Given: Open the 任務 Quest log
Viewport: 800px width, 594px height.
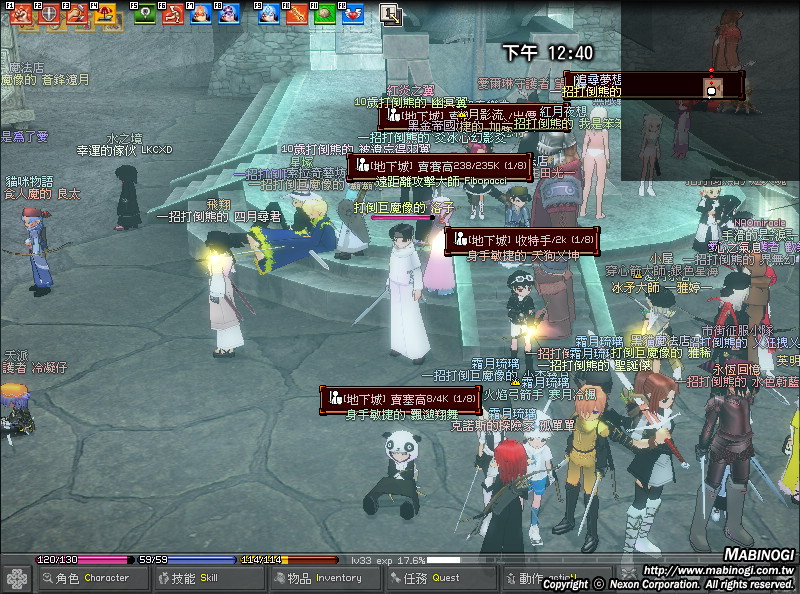Looking at the screenshot, I should coord(443,578).
